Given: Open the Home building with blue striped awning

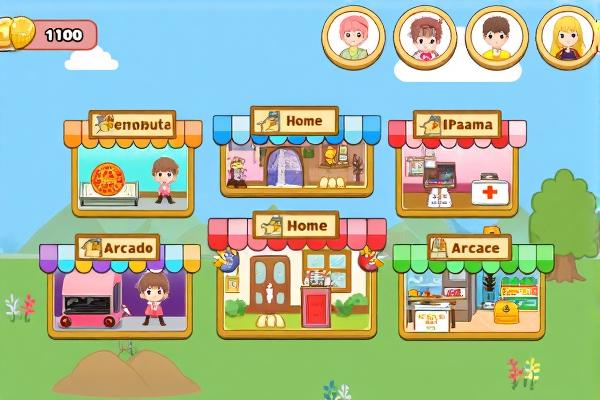Looking at the screenshot, I should coord(297,160).
